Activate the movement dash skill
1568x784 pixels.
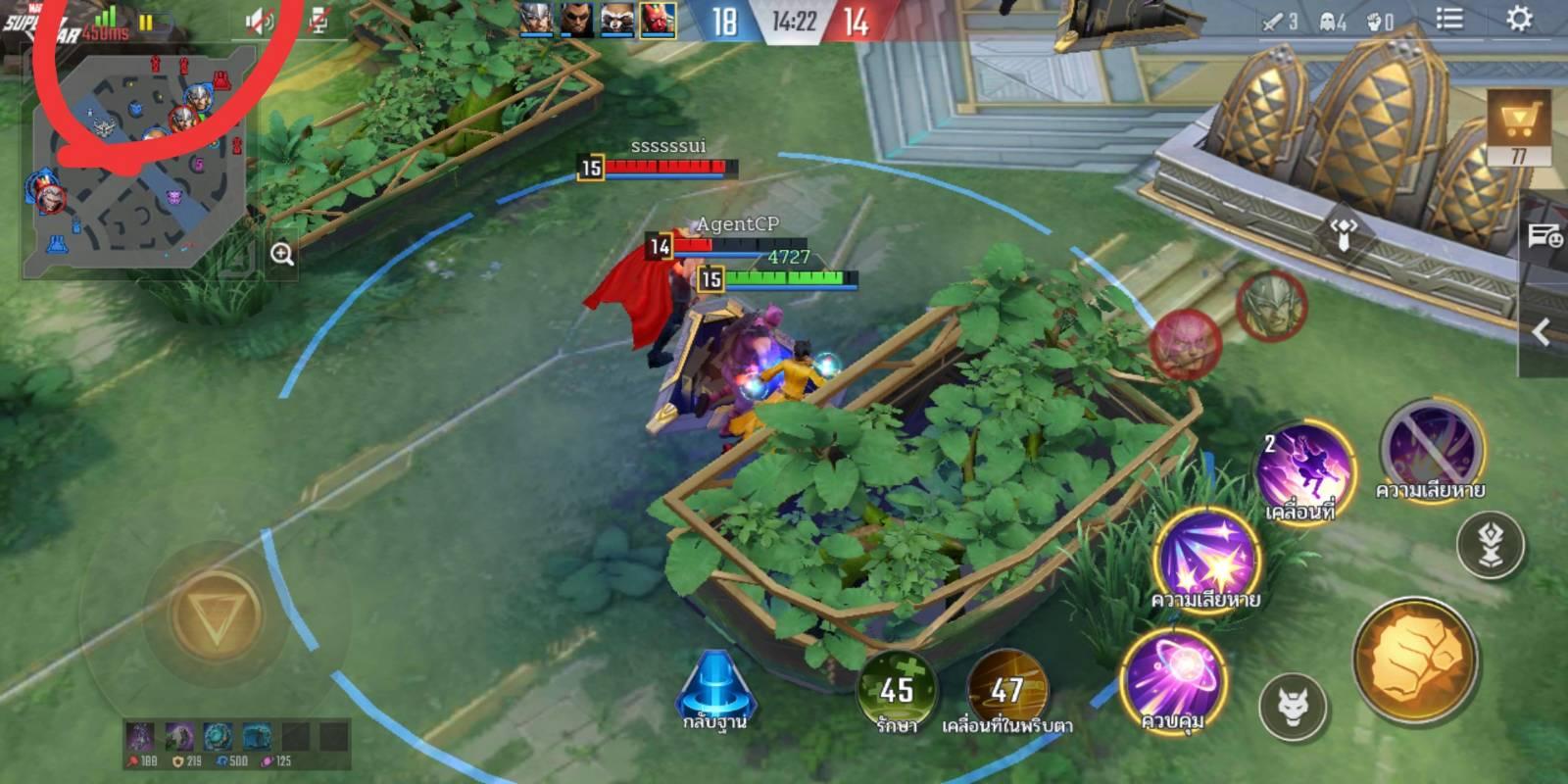pos(1304,470)
